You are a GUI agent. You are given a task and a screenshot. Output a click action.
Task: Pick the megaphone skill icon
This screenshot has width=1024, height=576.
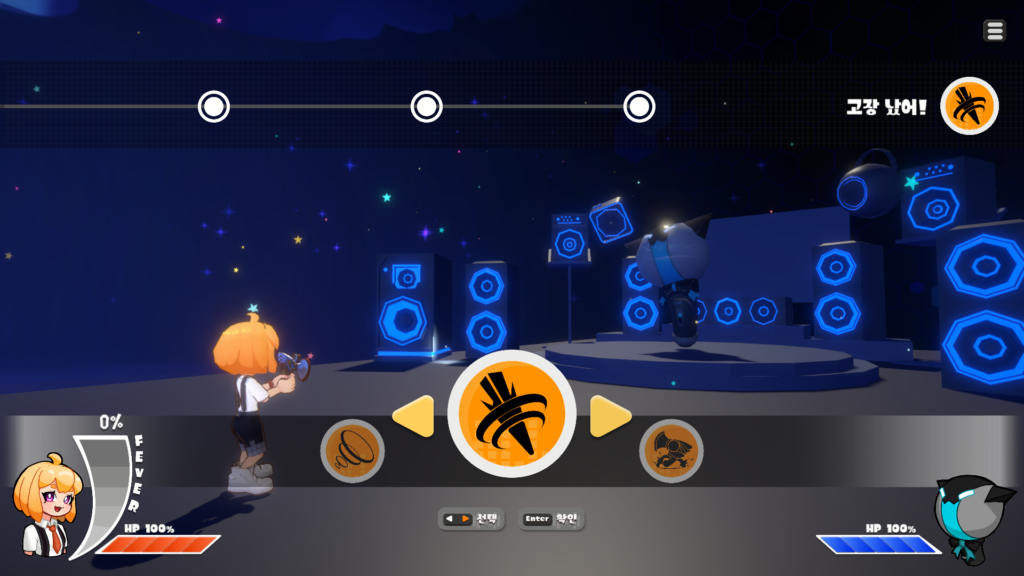(x=671, y=451)
